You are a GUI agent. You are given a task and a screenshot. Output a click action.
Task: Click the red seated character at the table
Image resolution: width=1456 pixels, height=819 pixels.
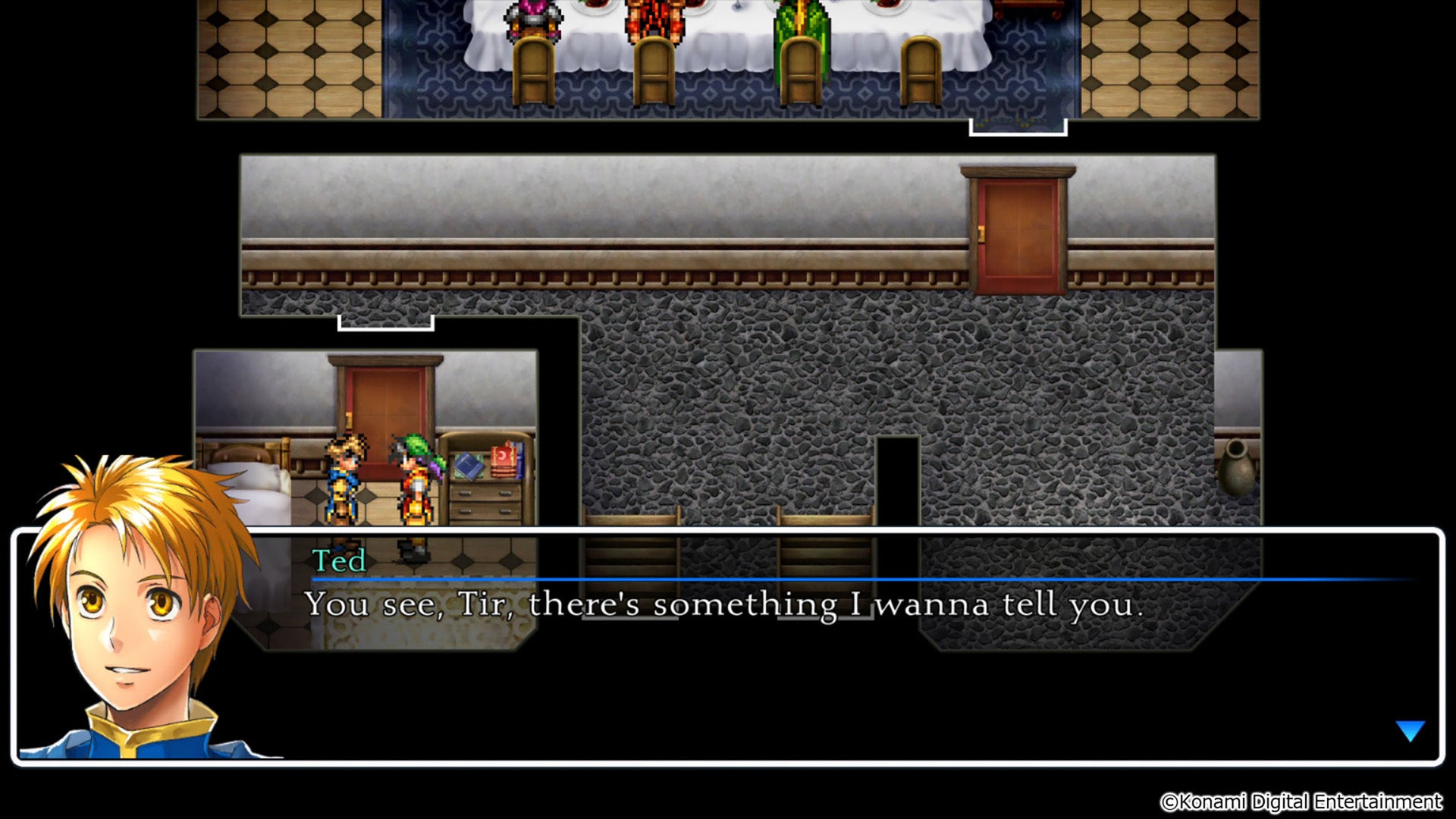coord(652,23)
